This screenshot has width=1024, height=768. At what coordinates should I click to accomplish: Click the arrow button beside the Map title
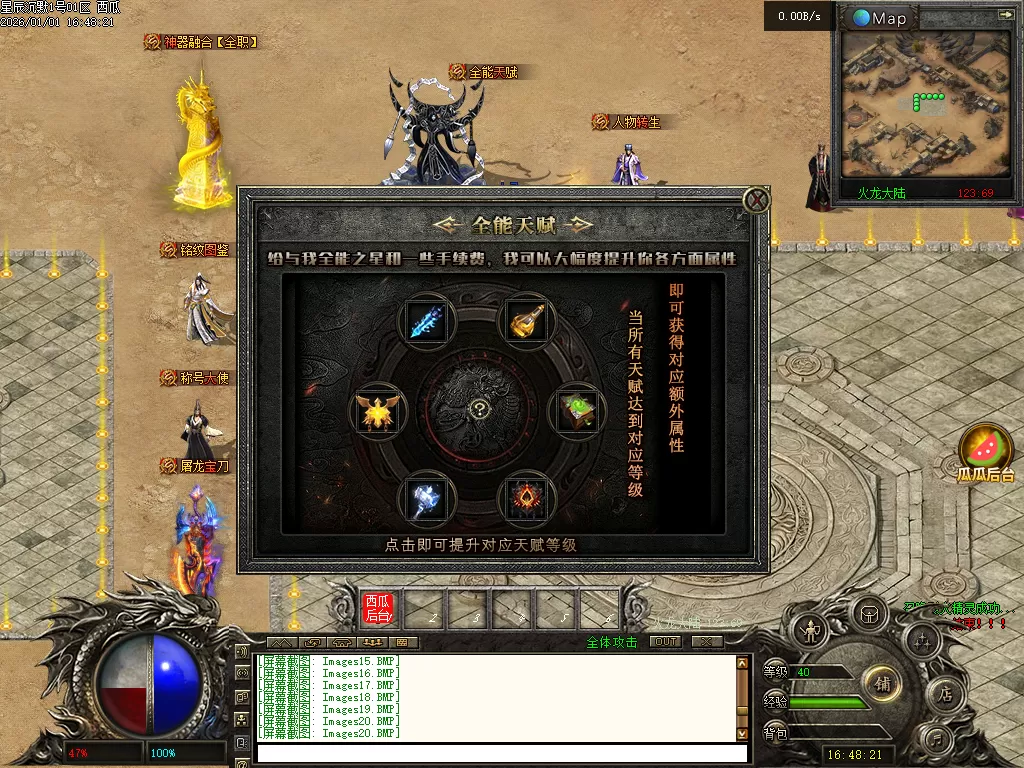(x=1004, y=16)
